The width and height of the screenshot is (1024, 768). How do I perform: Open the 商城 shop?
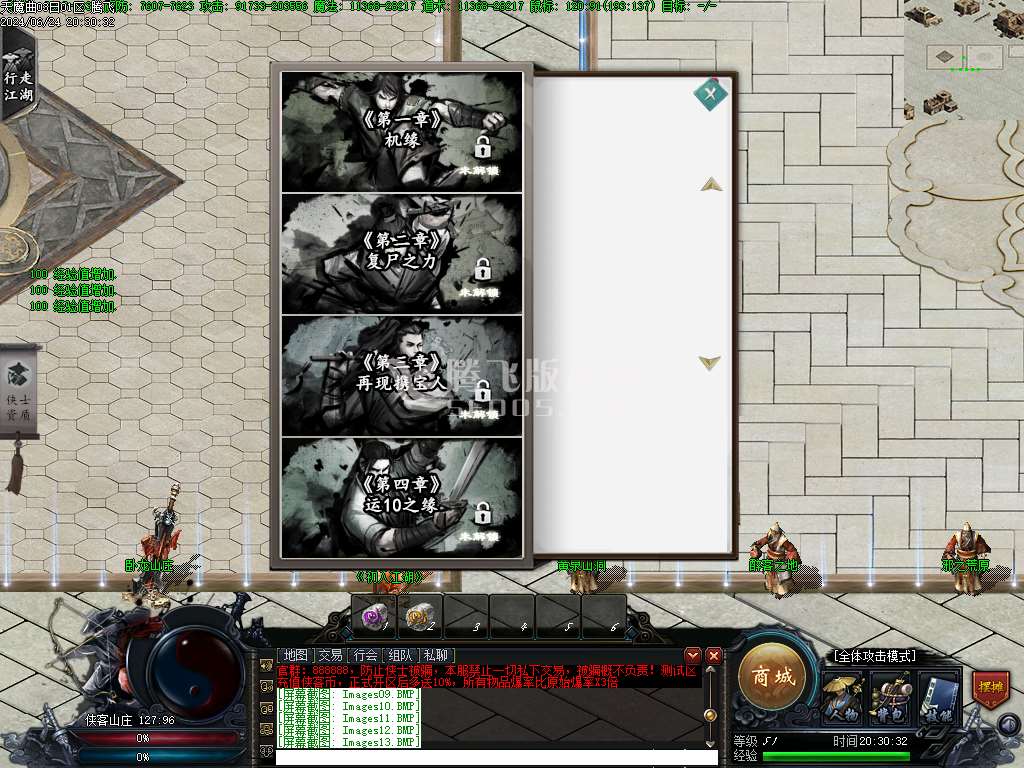(772, 676)
